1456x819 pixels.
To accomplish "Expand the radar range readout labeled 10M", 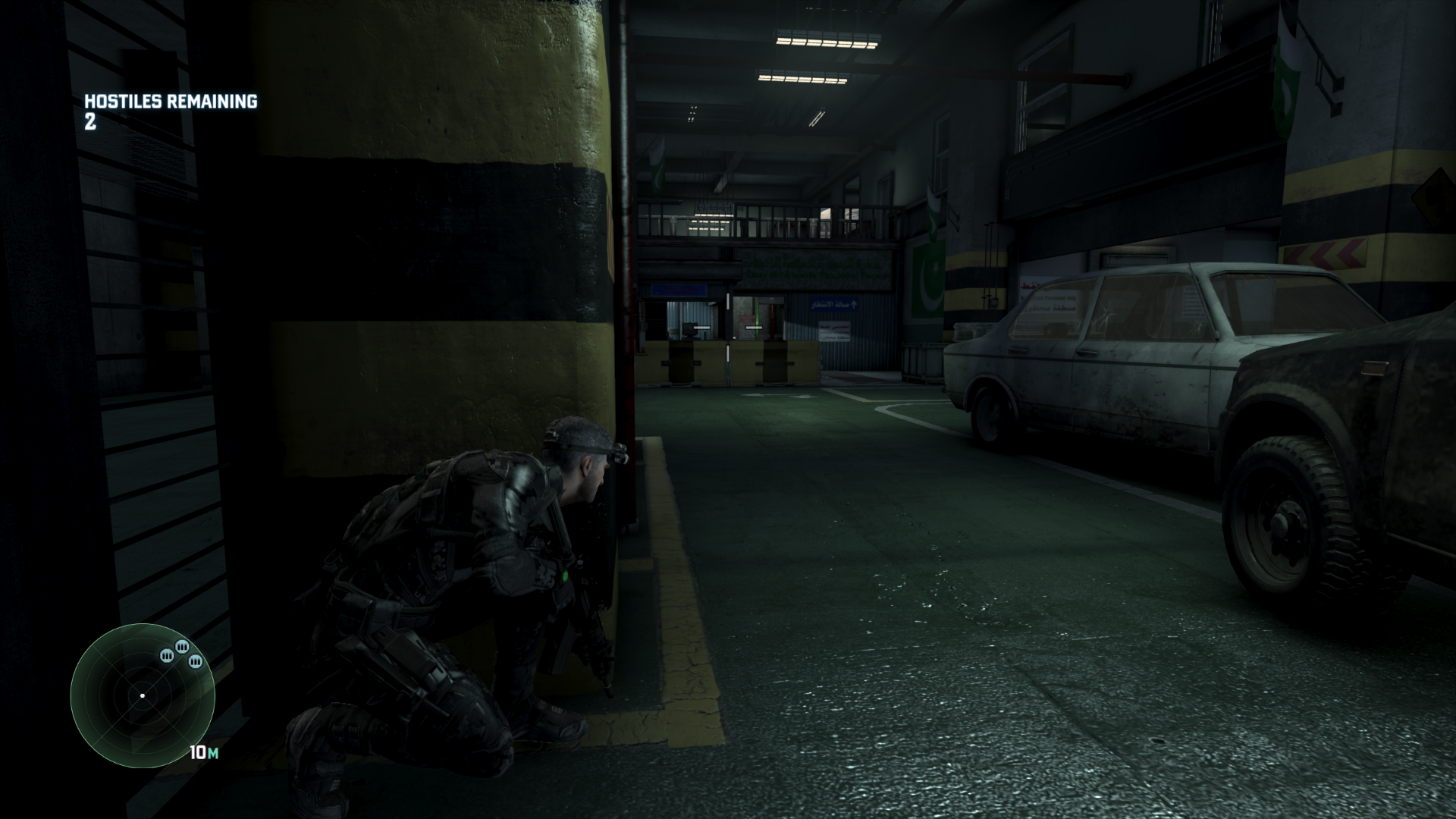I will click(204, 753).
